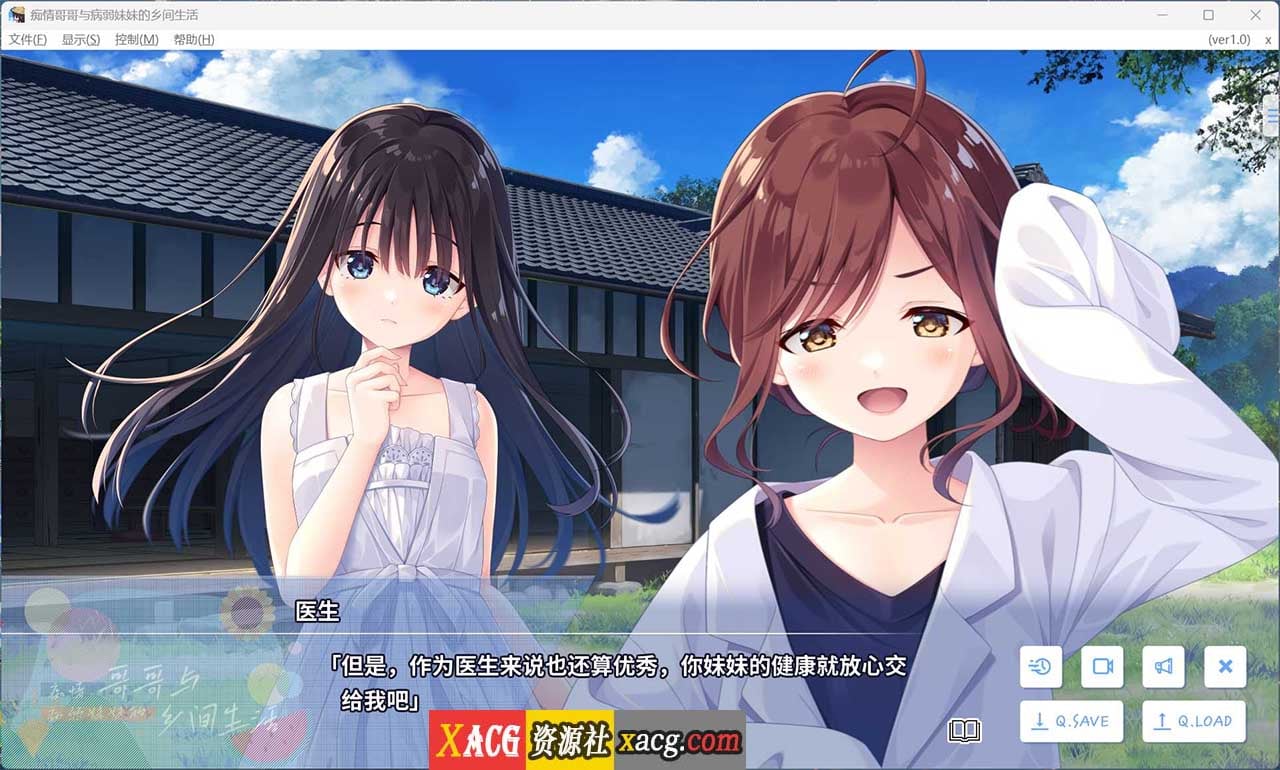Start skip mode with the camera icon
Screen dimensions: 1280x770
[1101, 667]
